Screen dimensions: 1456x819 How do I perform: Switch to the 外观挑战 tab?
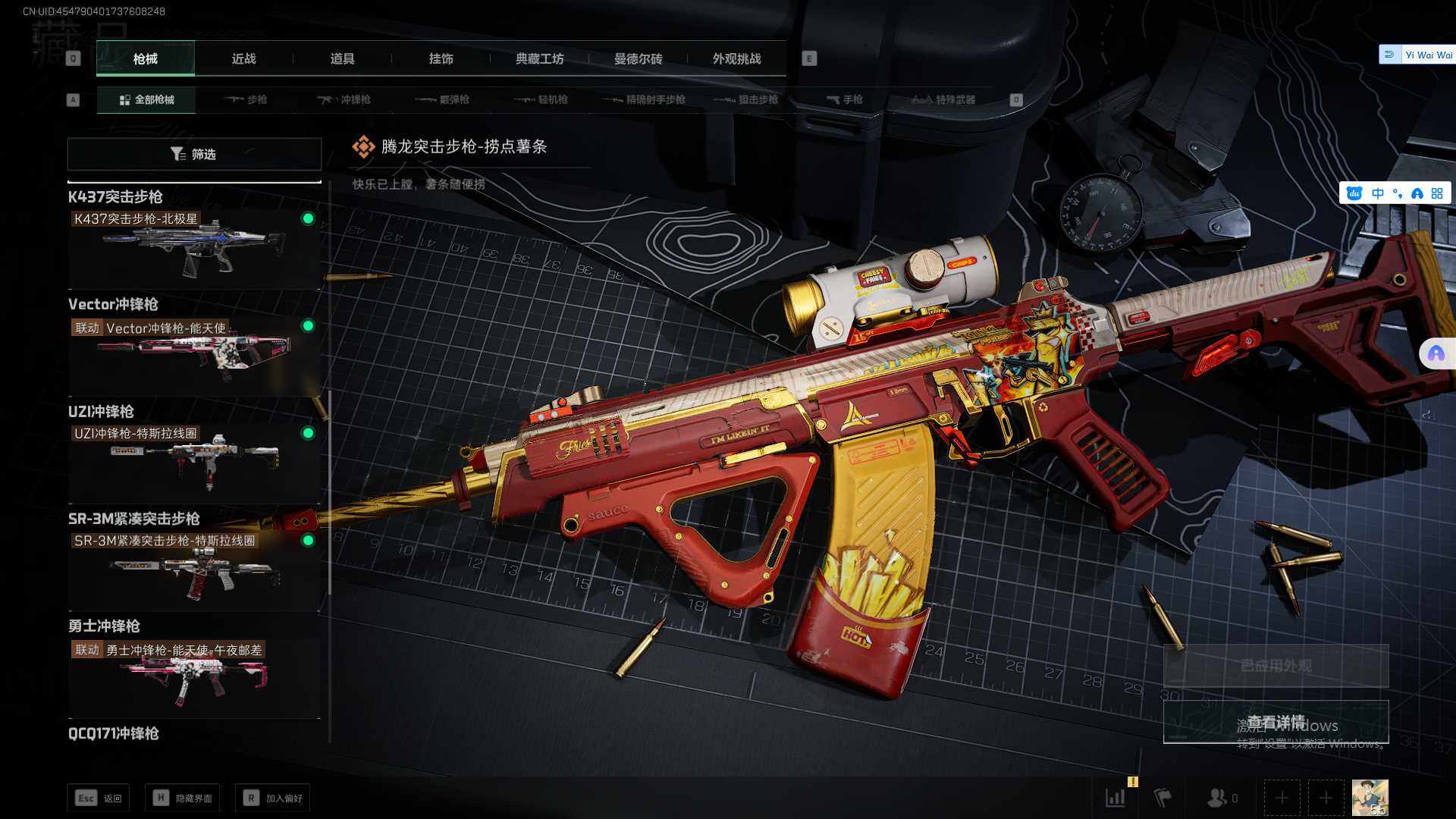[x=736, y=59]
